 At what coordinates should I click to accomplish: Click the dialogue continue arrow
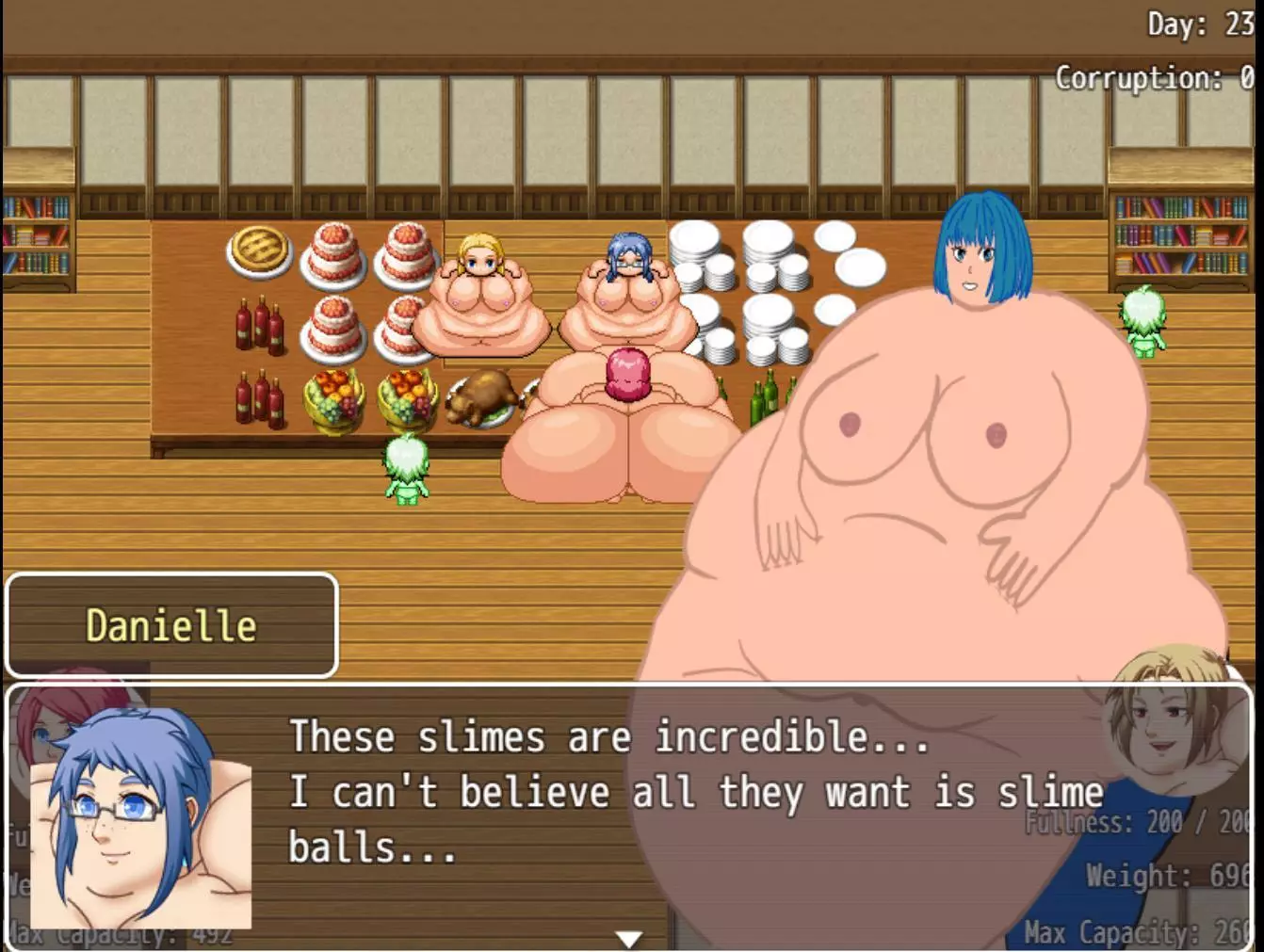point(629,938)
